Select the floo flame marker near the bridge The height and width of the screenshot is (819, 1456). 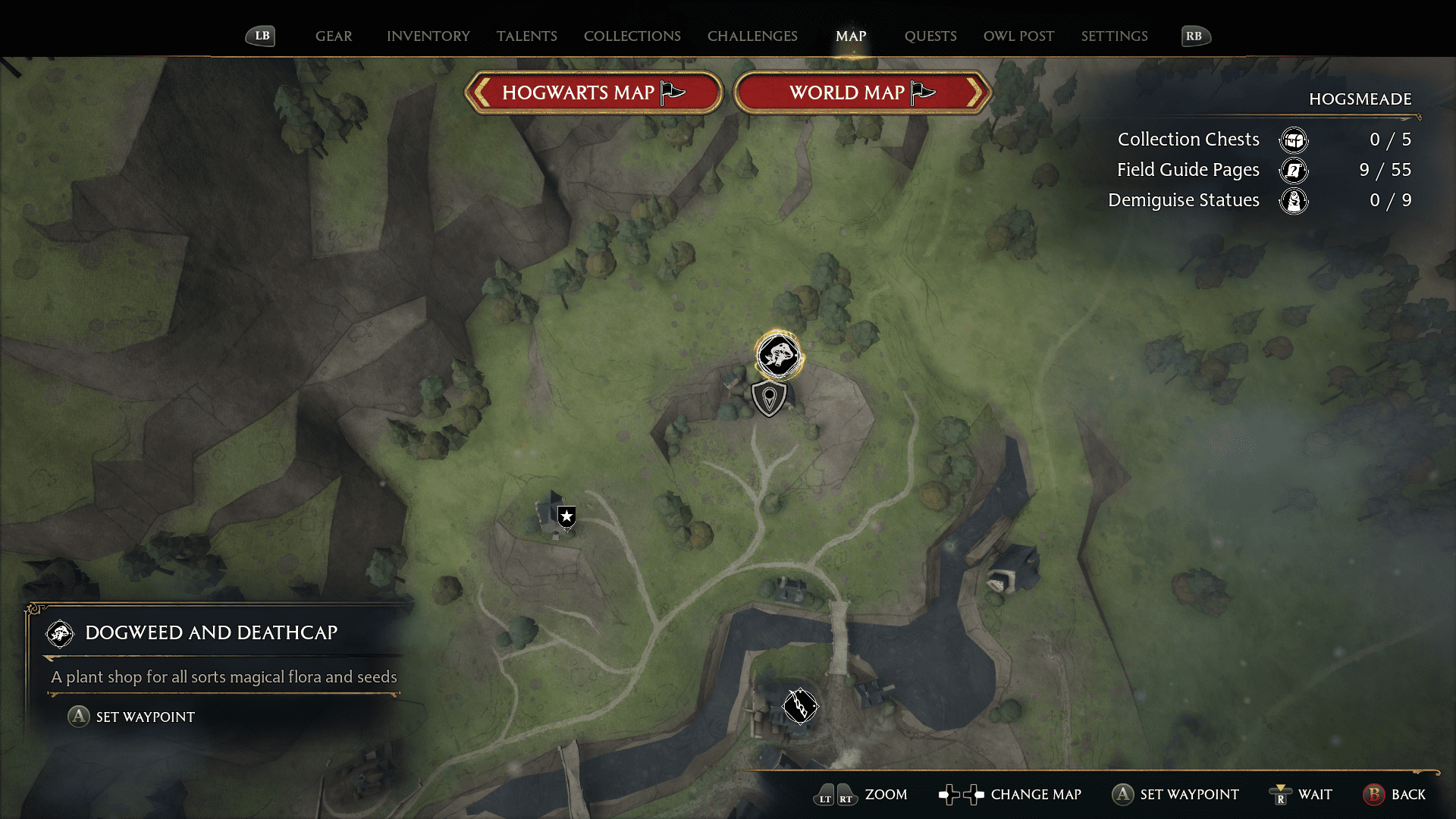799,705
